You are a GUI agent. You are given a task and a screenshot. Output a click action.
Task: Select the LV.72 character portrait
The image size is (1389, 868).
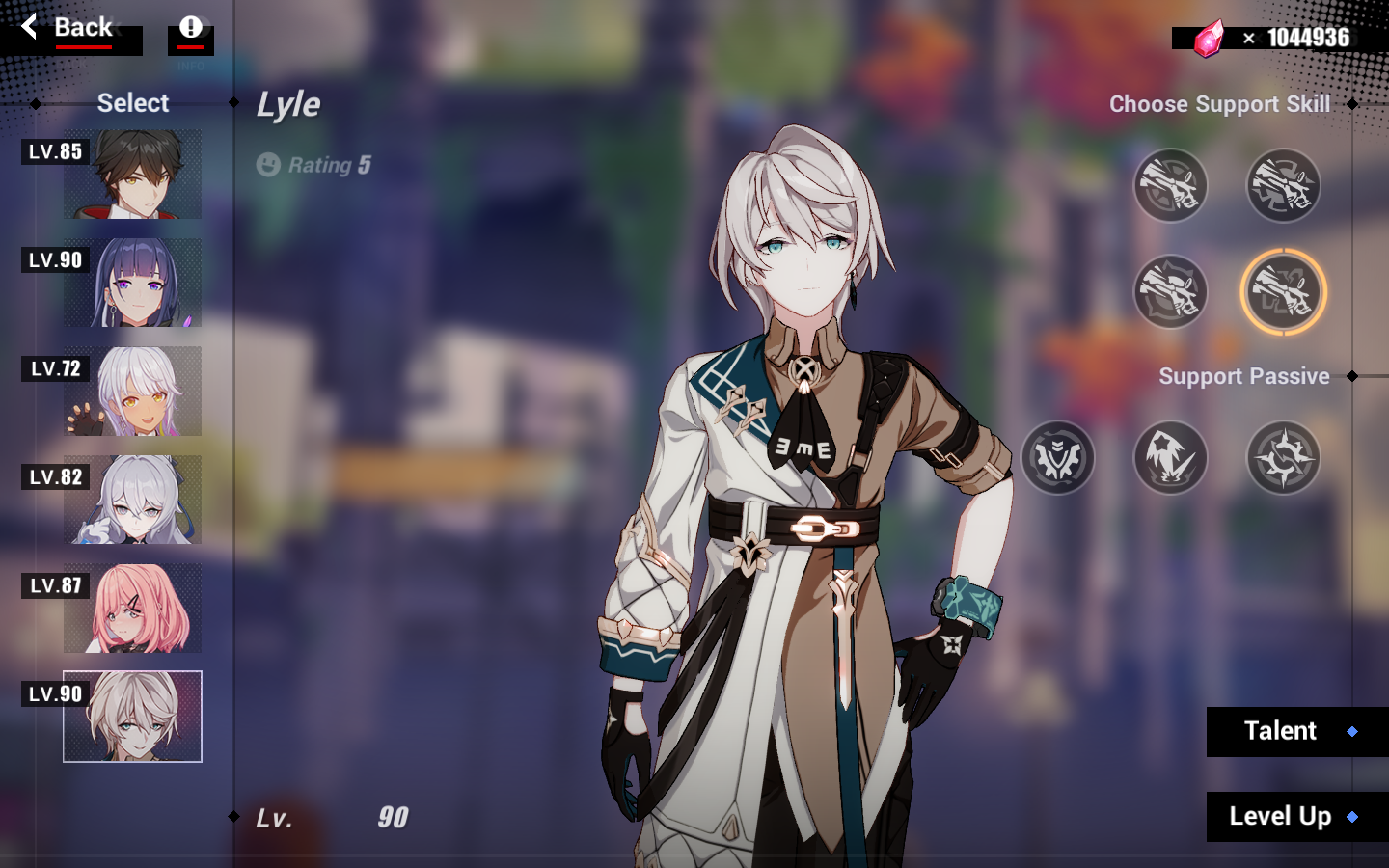[132, 391]
